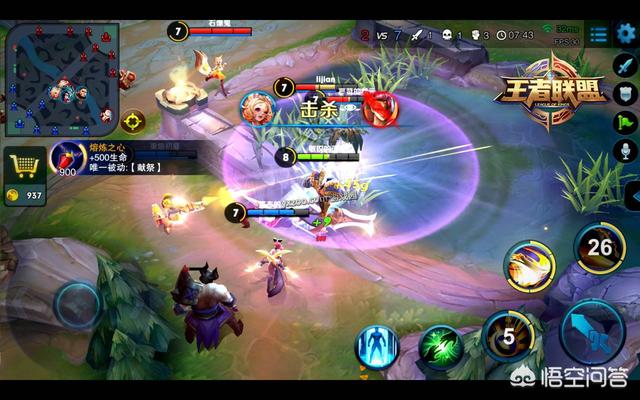Use the green heal summoner spell
This screenshot has height=400, width=640.
440,347
